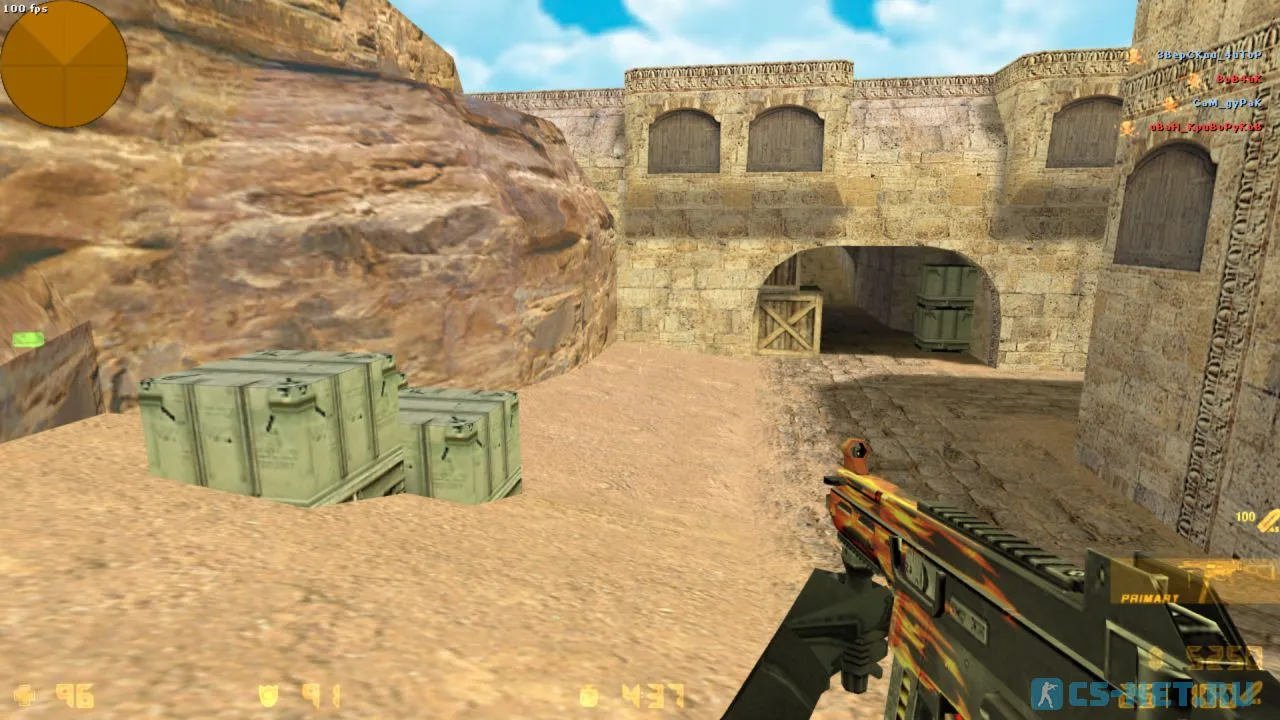
Task: Click the kill icon next to BuB4uK
Action: click(x=1193, y=79)
